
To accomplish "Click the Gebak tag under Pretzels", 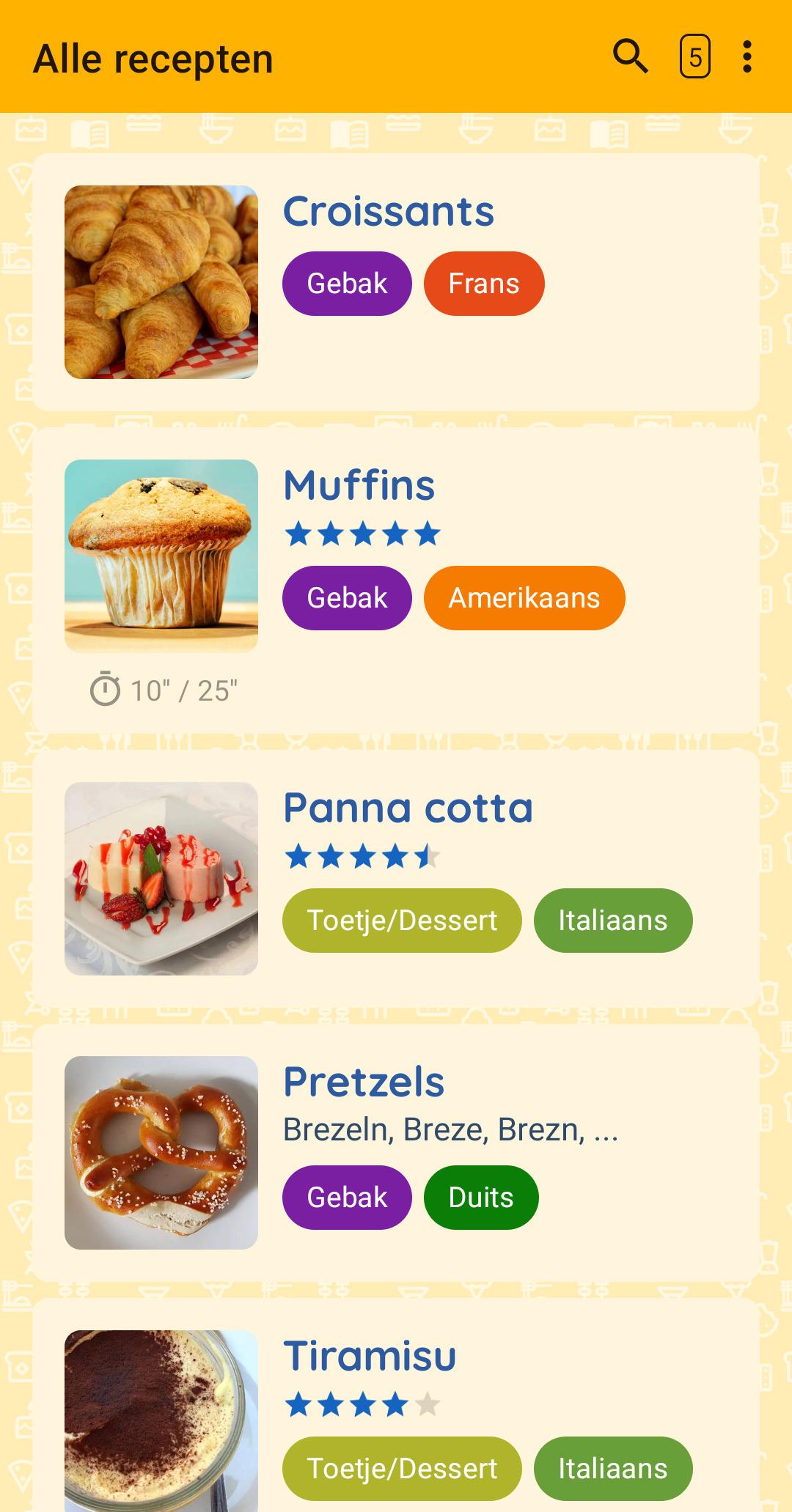I will point(347,1198).
